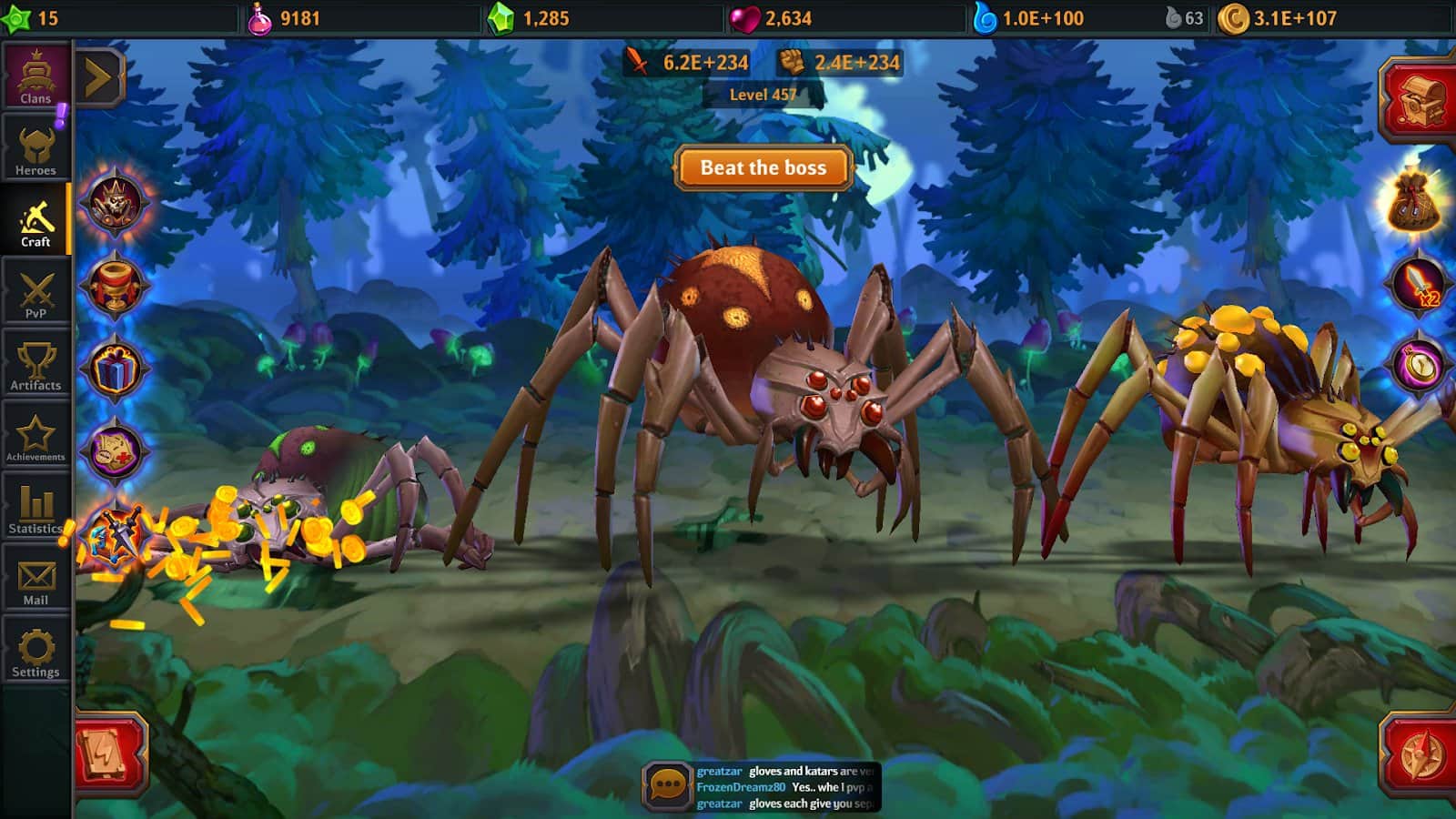
Task: Open the Clans menu
Action: coord(35,76)
